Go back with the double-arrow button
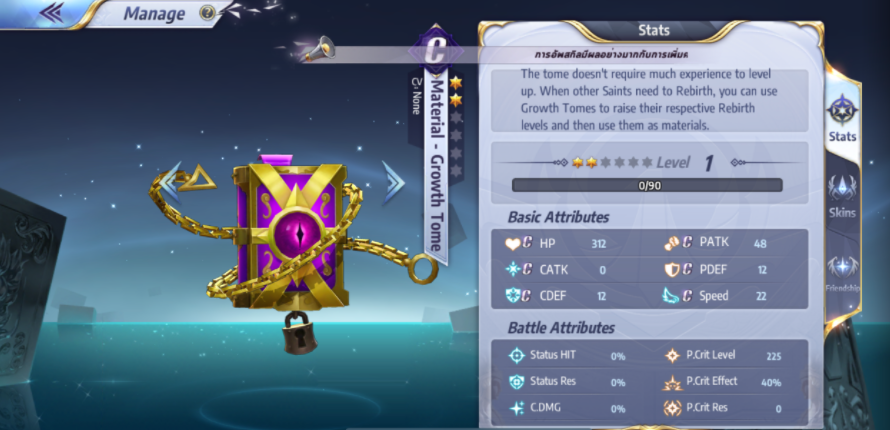This screenshot has height=430, width=890. [52, 13]
